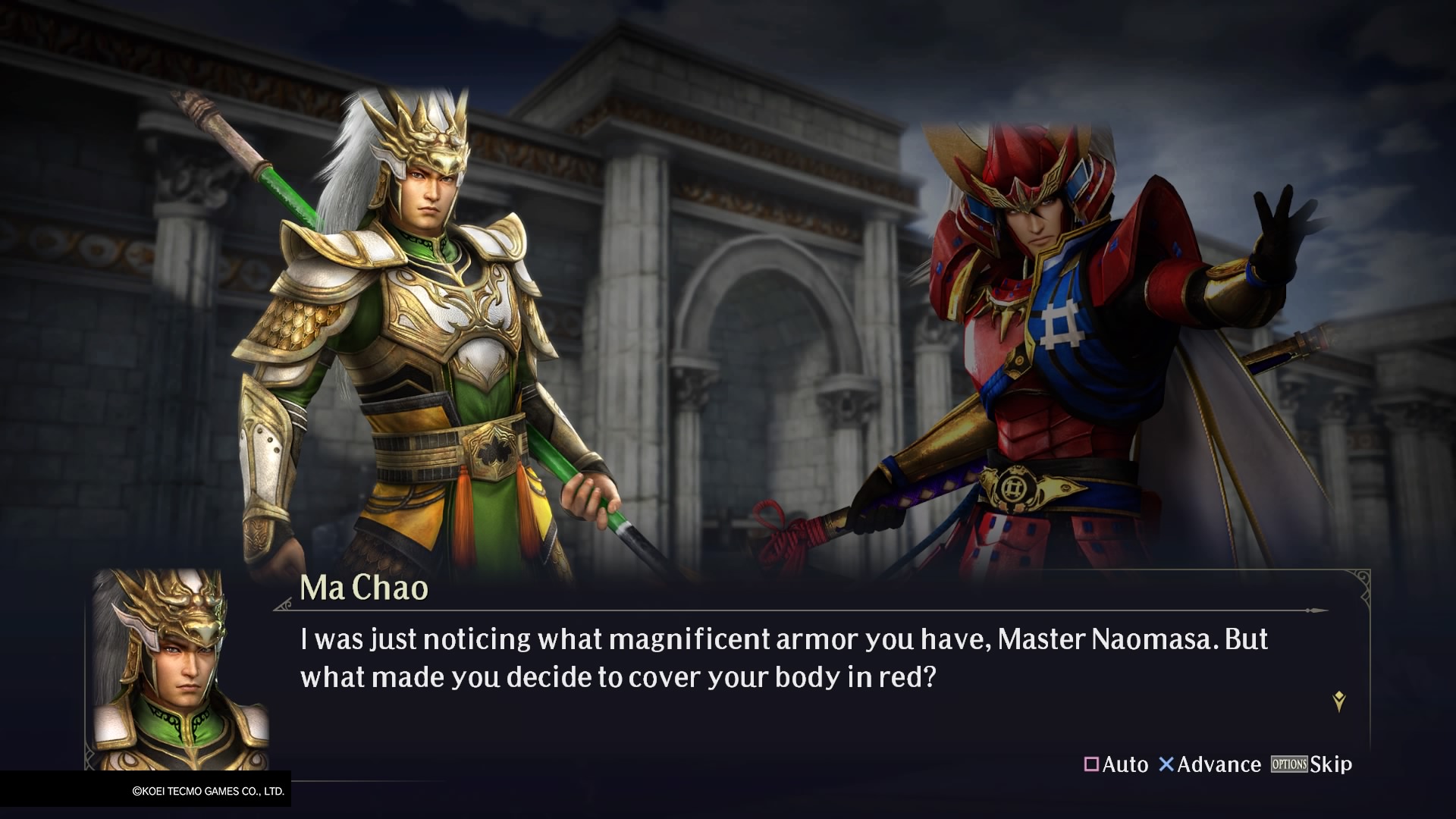This screenshot has height=819, width=1456.
Task: Click the dialogue continue arrow indicator
Action: tap(1339, 701)
